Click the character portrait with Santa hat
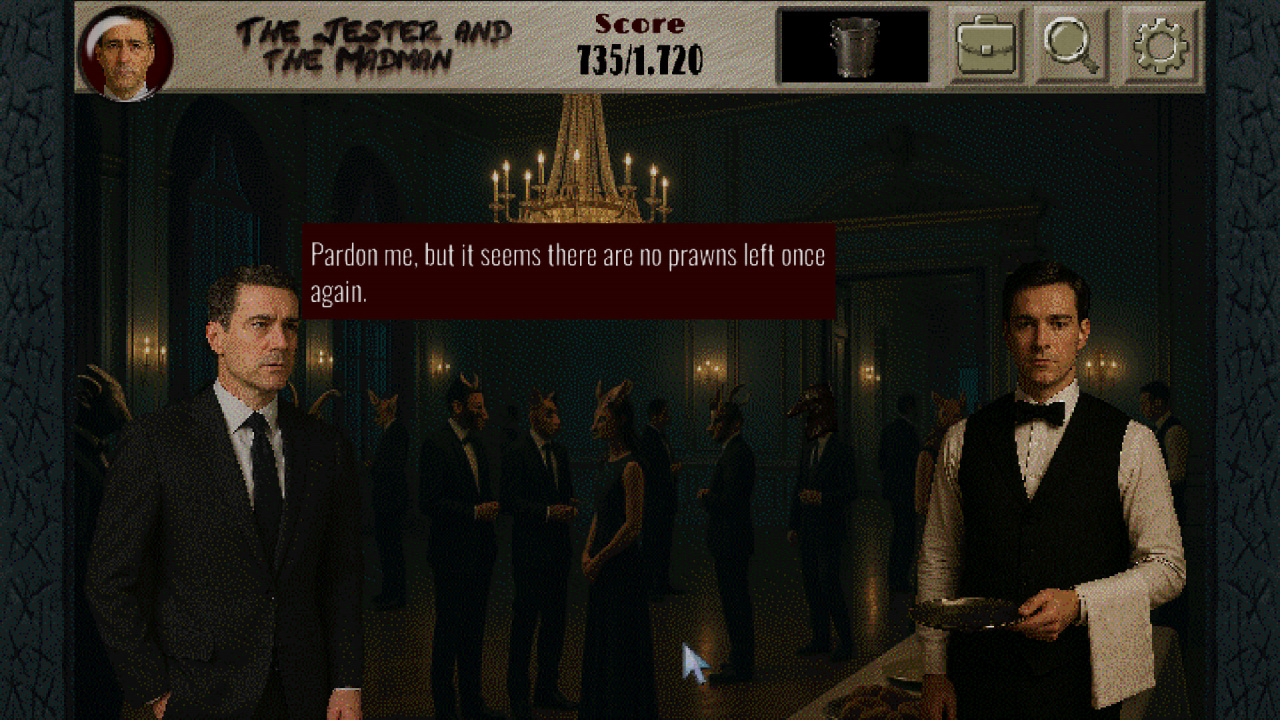1280x720 pixels. click(x=125, y=54)
